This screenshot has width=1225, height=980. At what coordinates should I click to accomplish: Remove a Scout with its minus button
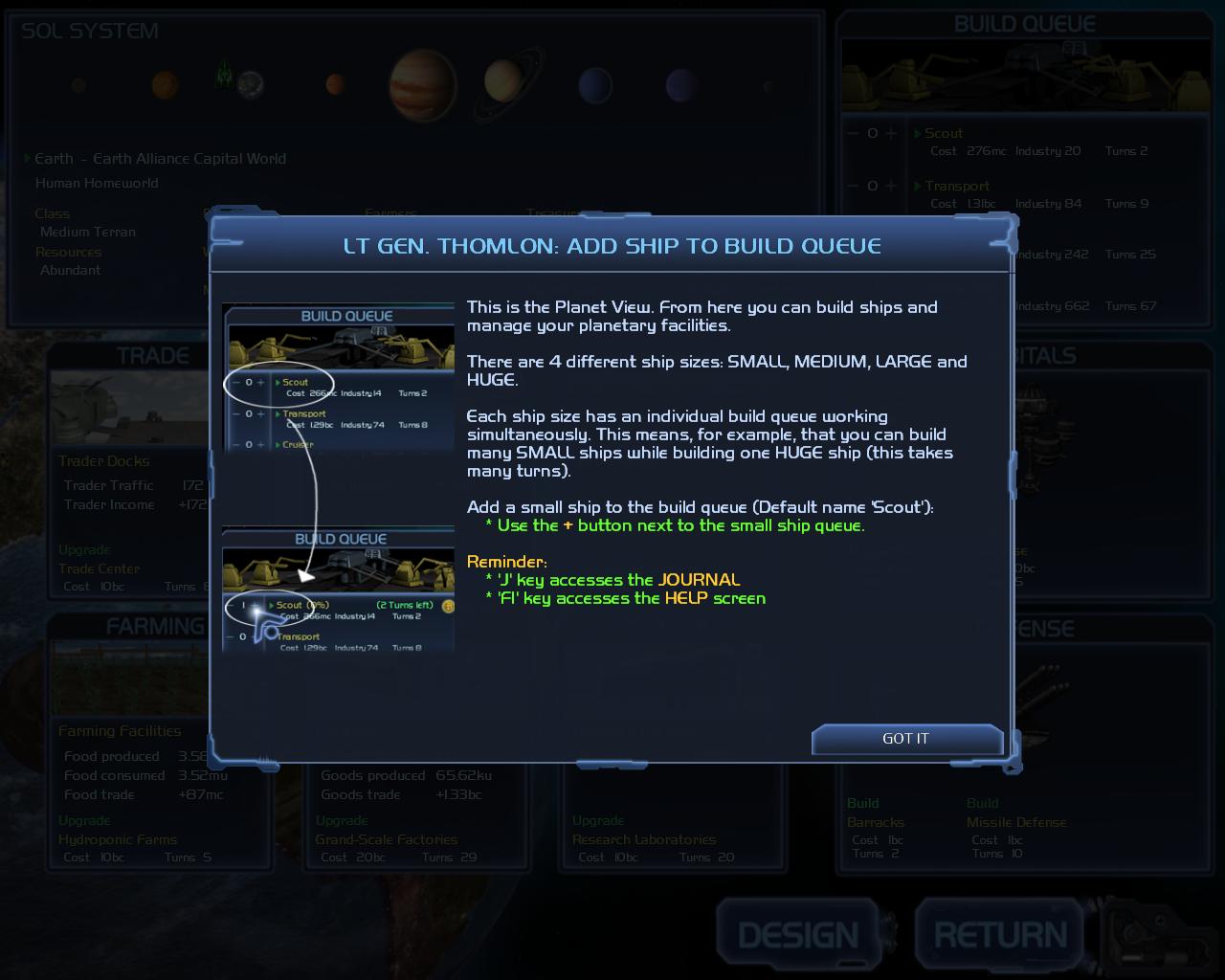coord(853,134)
